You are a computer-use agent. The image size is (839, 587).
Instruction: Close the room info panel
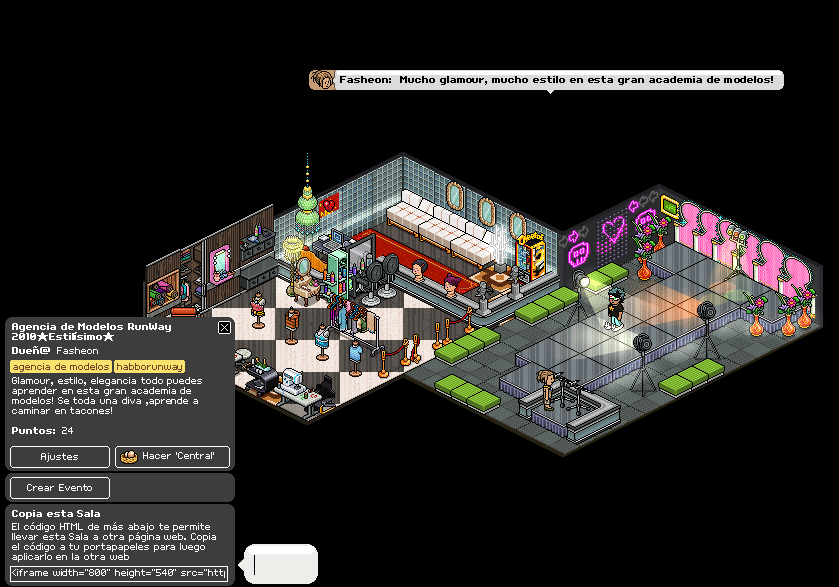(x=224, y=327)
